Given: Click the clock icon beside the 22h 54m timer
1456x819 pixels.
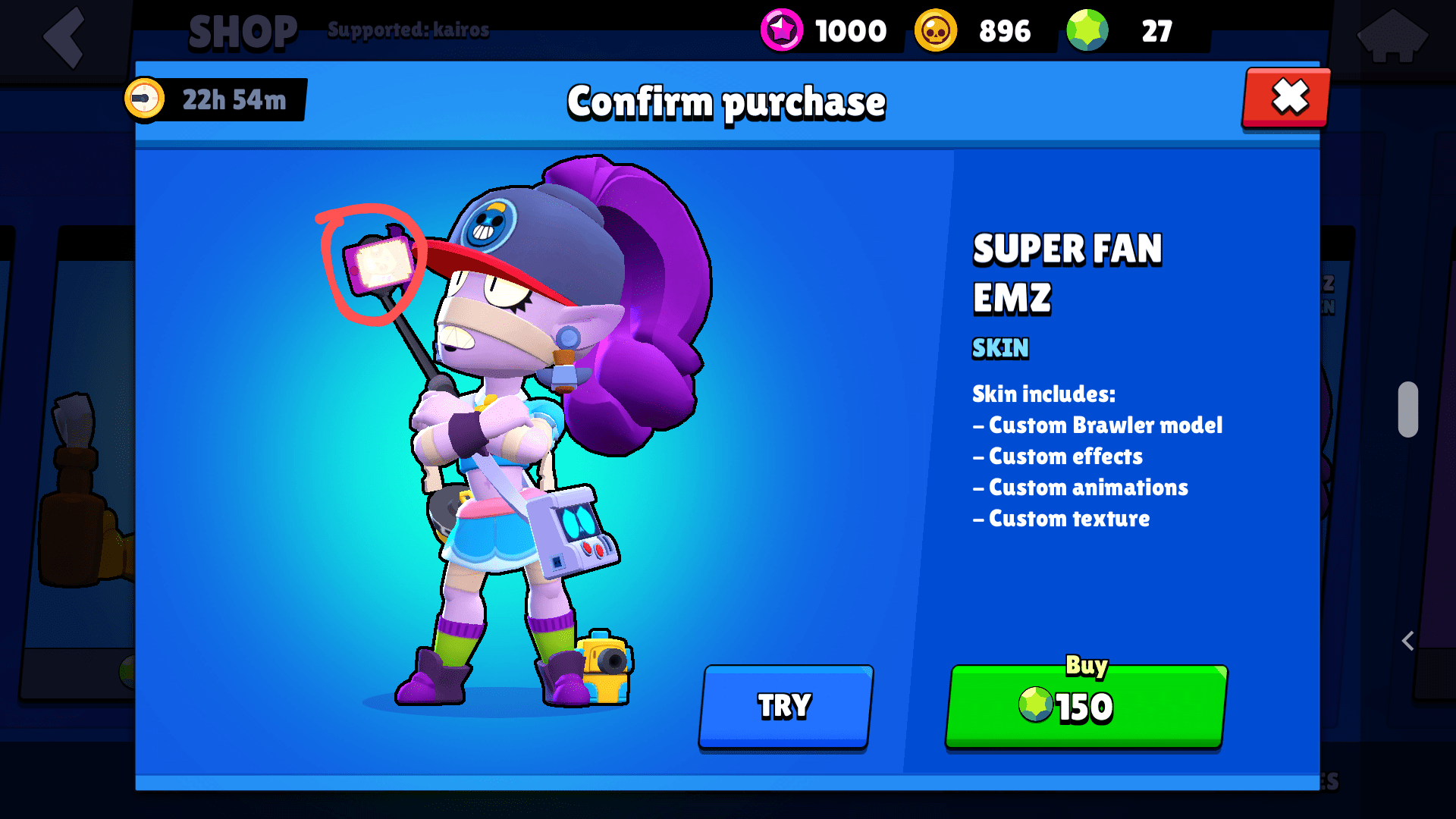Looking at the screenshot, I should coord(146,99).
